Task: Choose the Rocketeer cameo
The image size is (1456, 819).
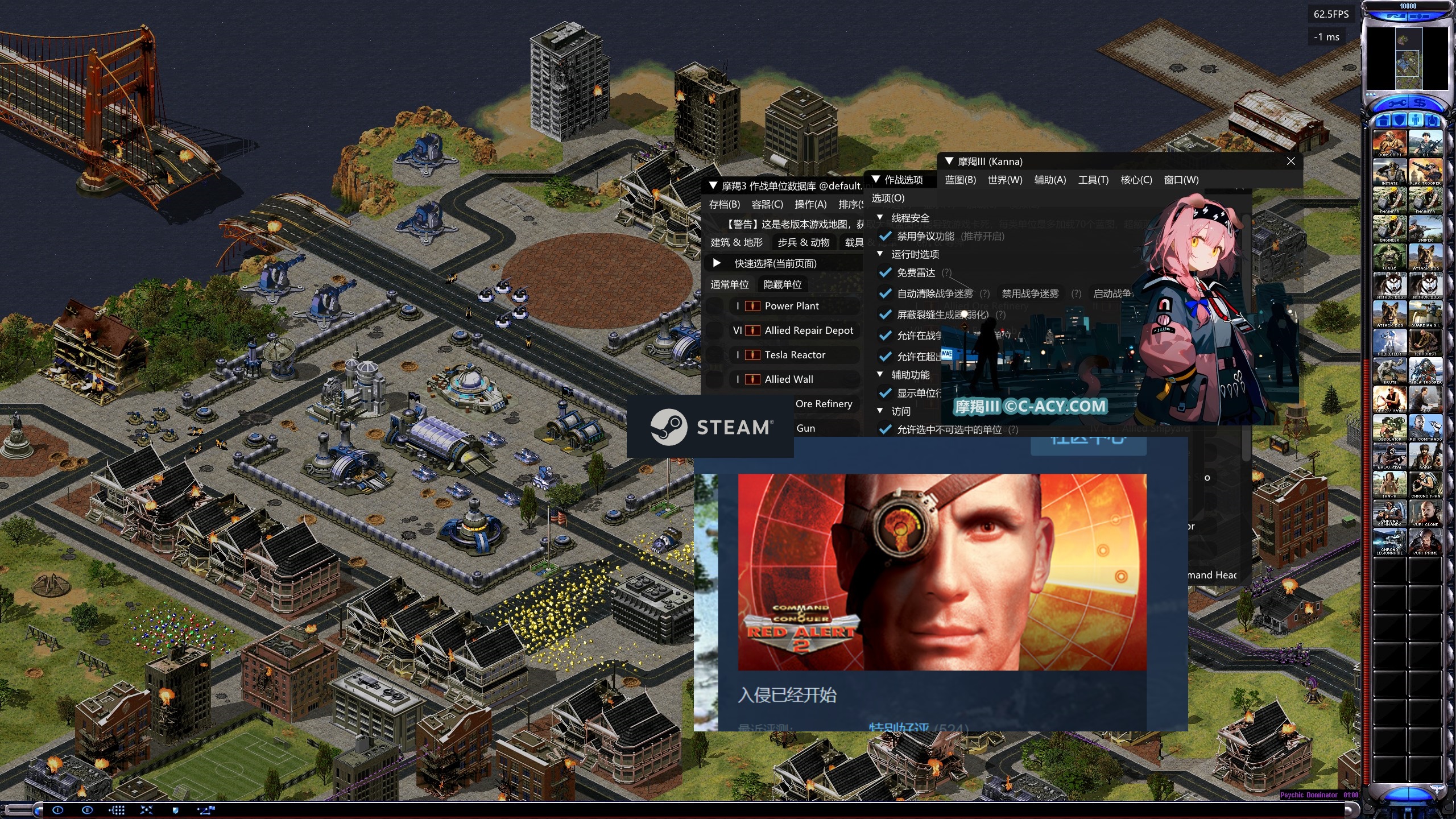Action: [x=1389, y=341]
